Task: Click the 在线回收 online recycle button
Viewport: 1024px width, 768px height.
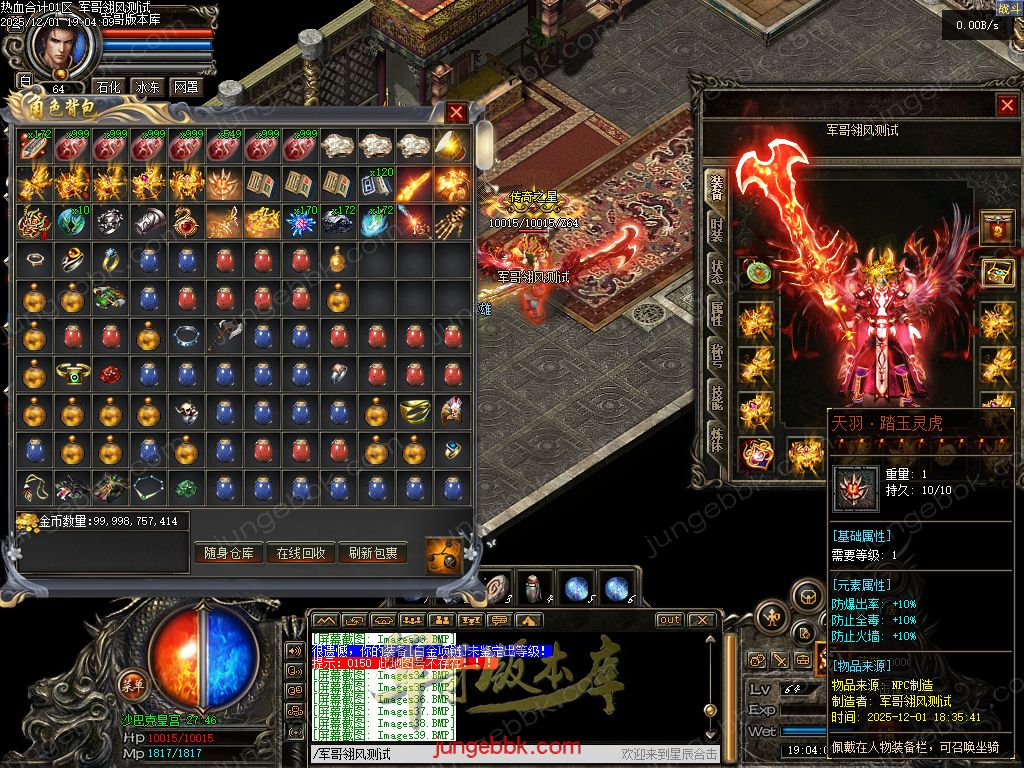Action: (301, 553)
